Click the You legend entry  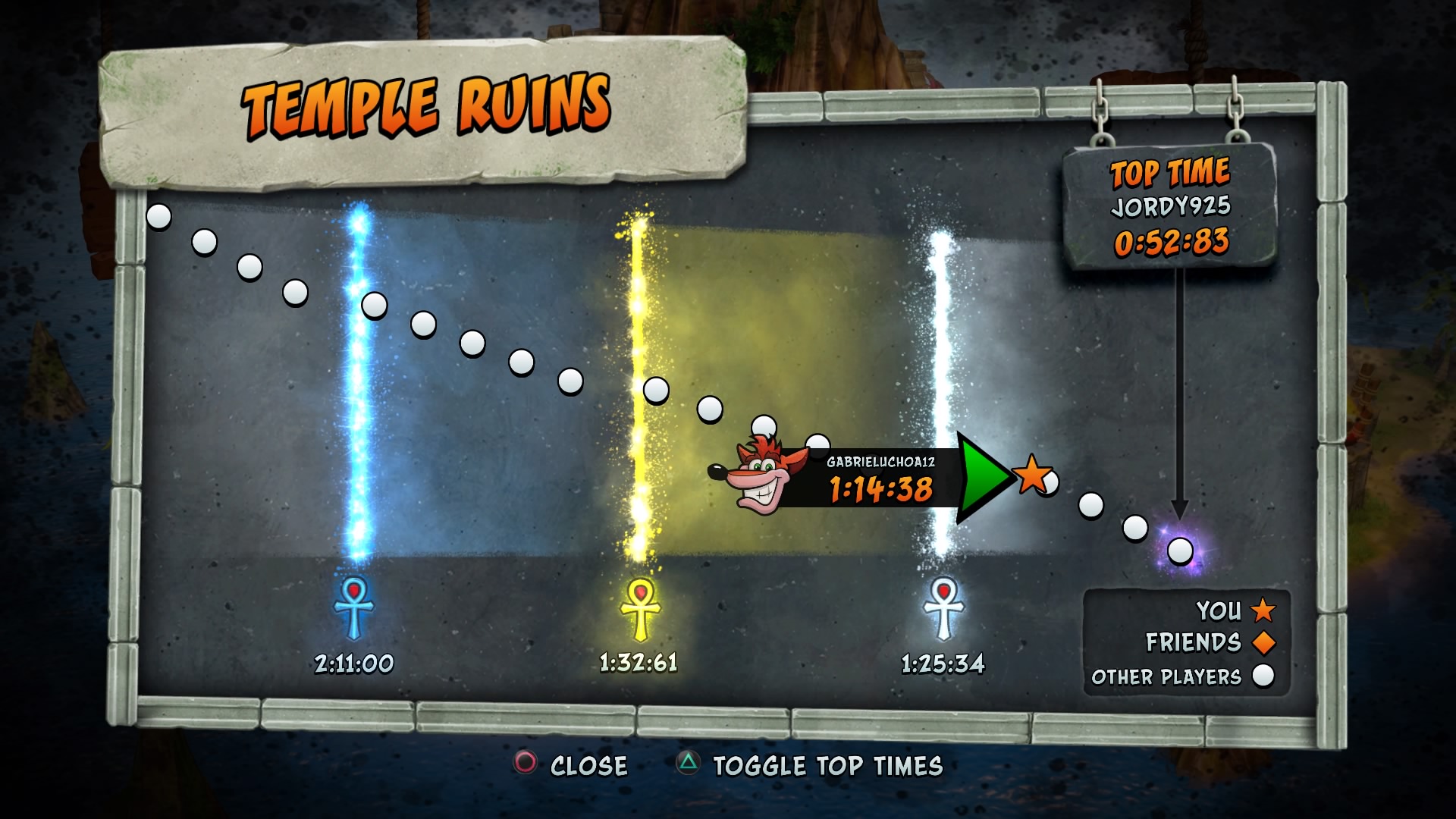point(1235,610)
